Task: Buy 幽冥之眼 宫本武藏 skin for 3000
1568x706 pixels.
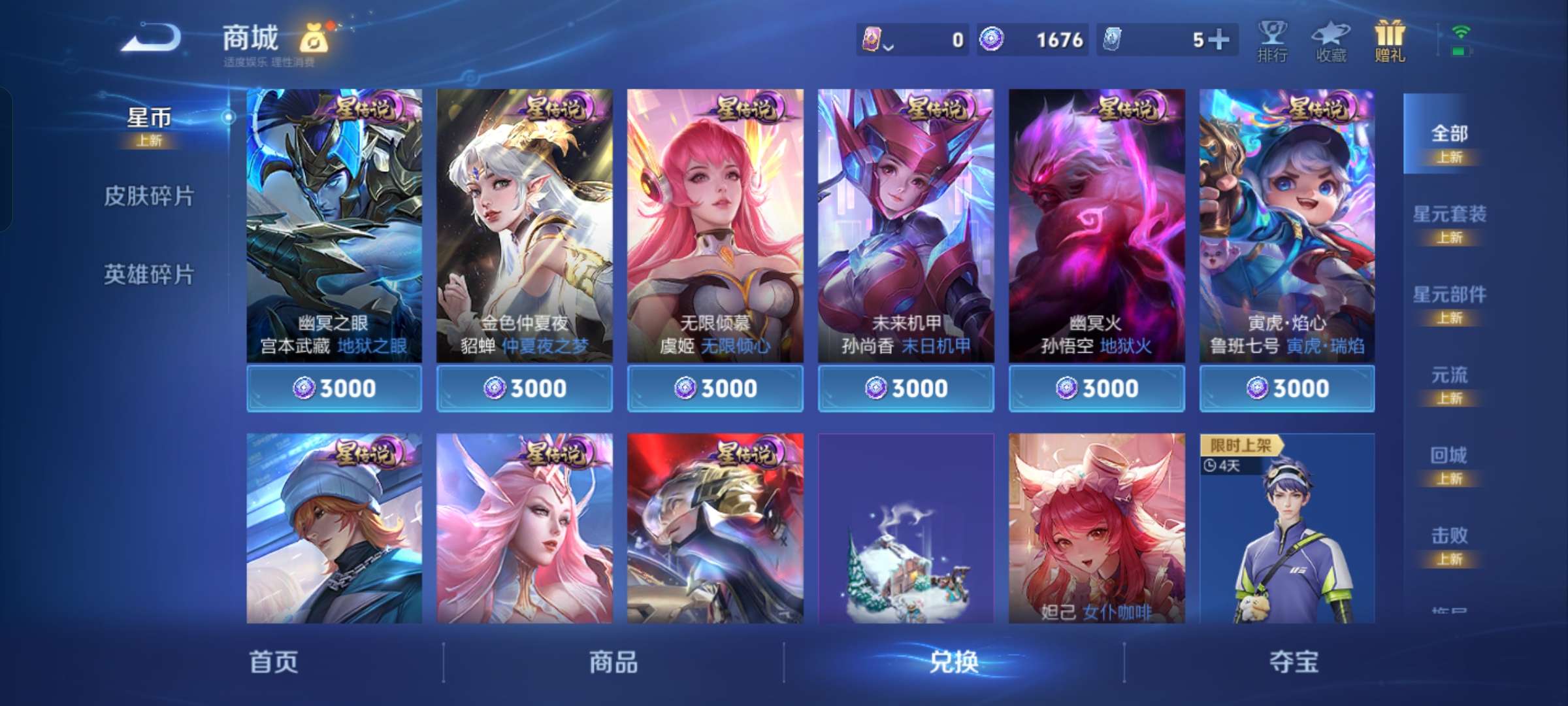Action: tap(335, 387)
